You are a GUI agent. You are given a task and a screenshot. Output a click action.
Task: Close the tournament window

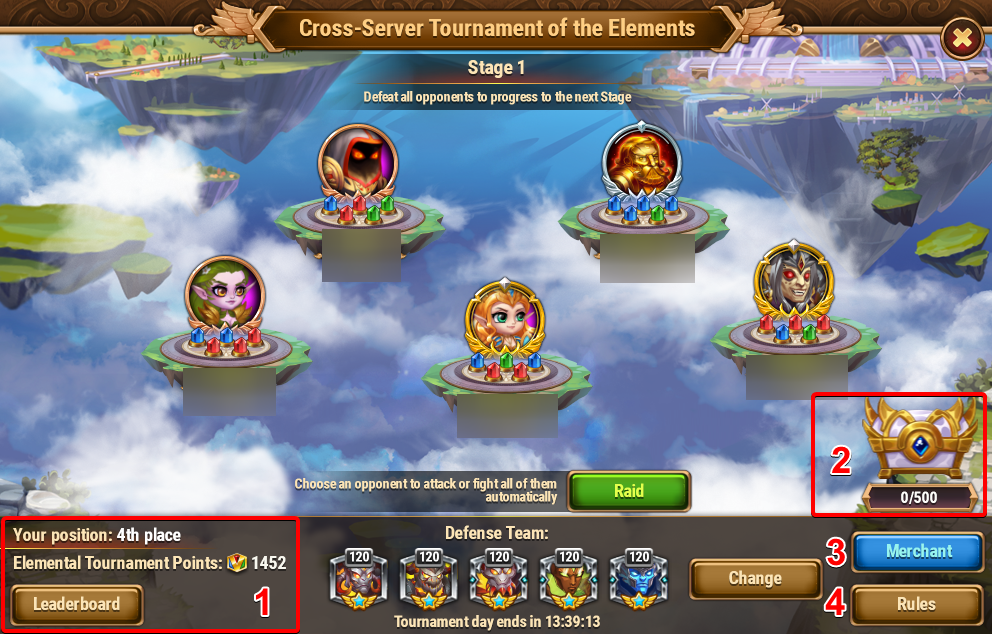tap(961, 39)
